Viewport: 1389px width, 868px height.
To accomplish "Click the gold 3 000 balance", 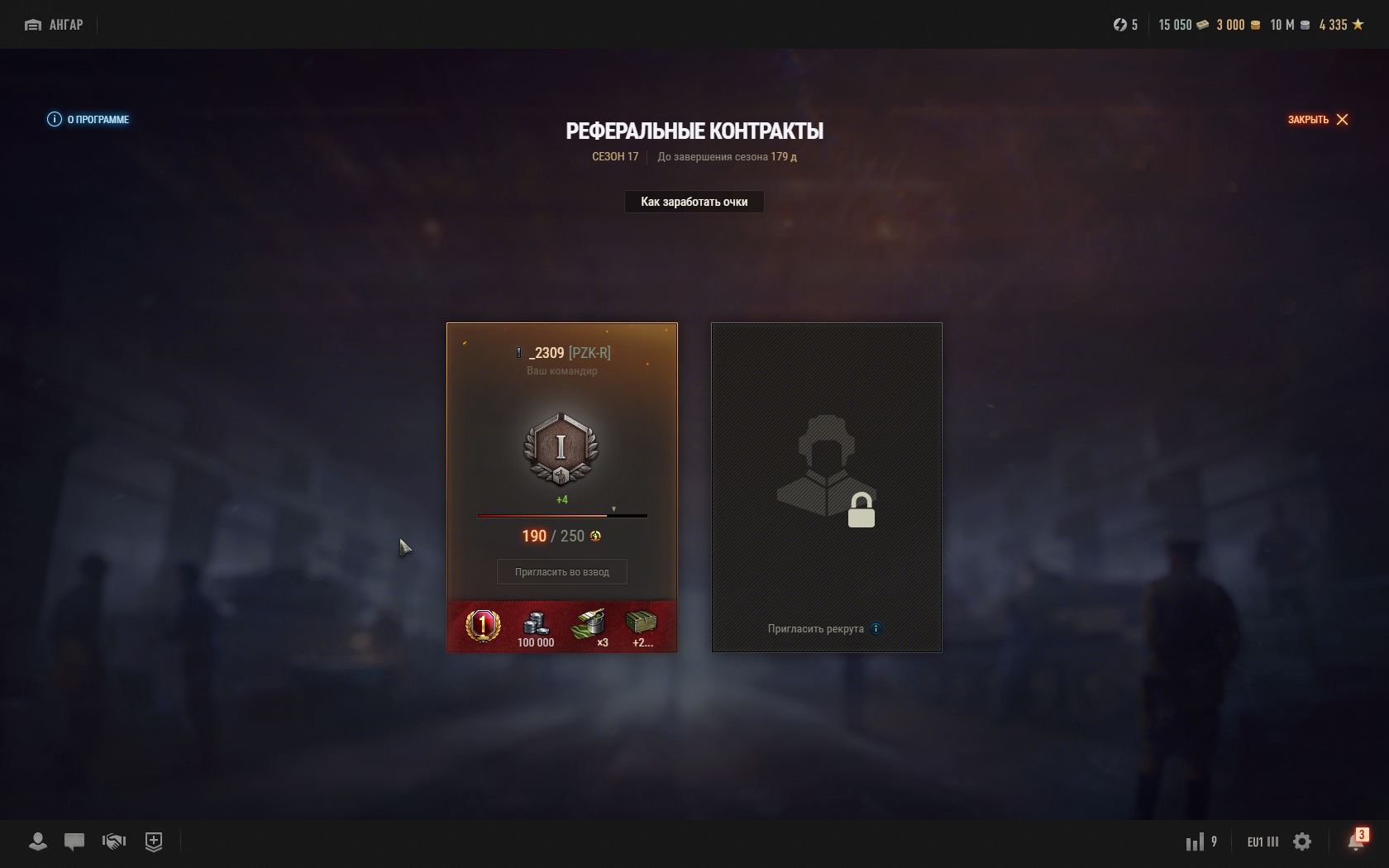I will 1238,25.
